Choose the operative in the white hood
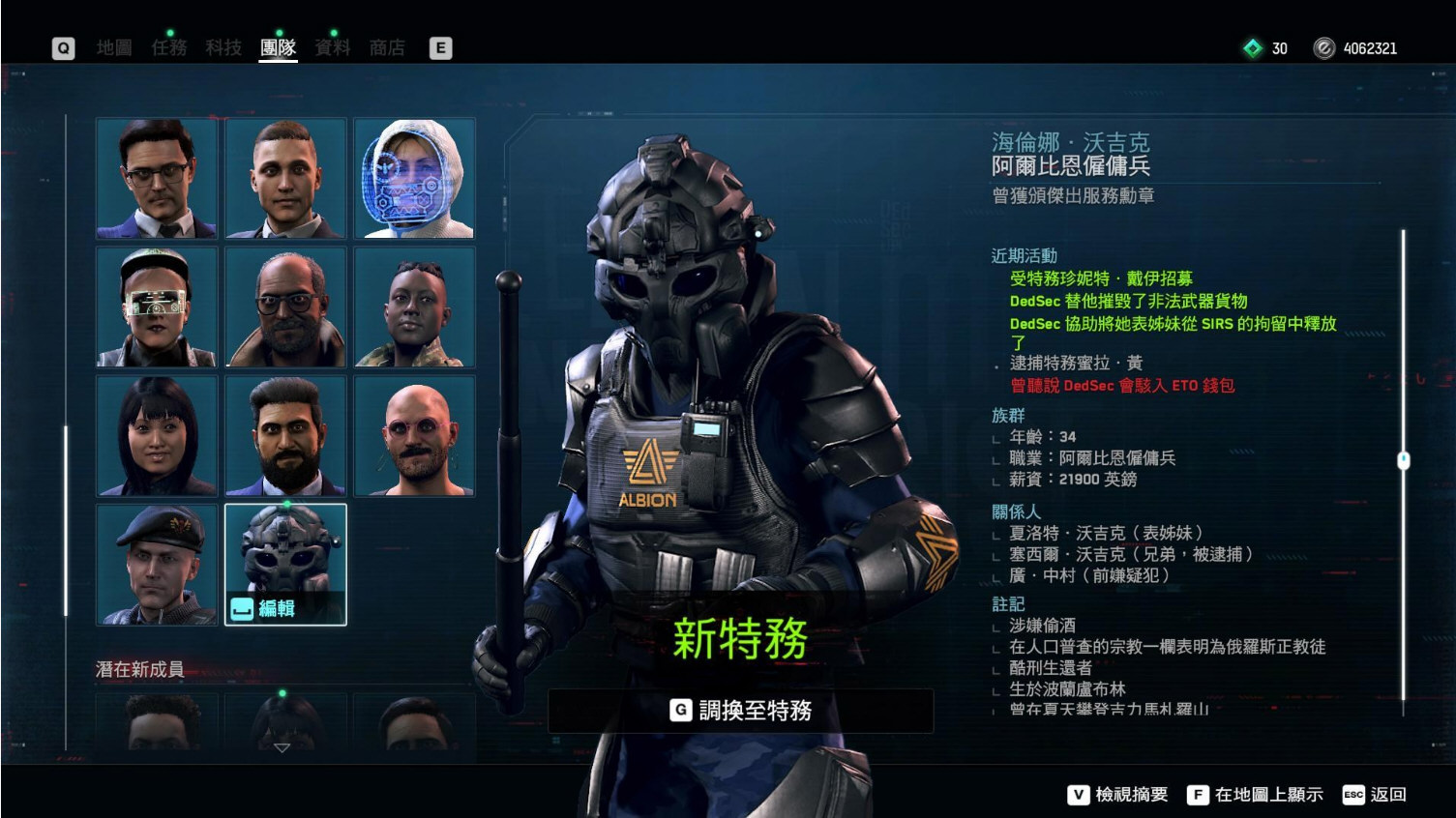This screenshot has width=1456, height=818. point(414,178)
